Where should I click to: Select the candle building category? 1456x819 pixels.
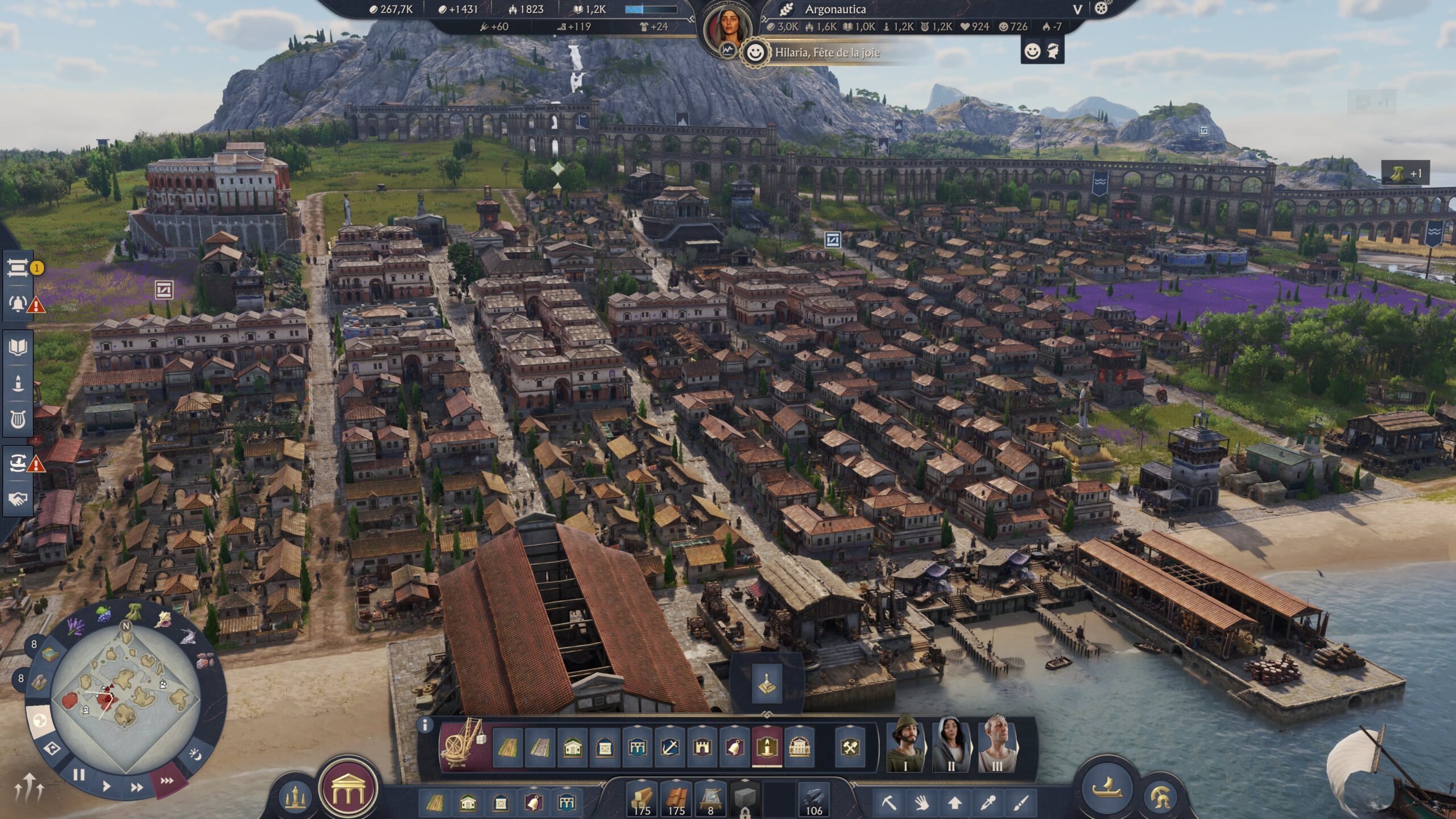click(767, 747)
